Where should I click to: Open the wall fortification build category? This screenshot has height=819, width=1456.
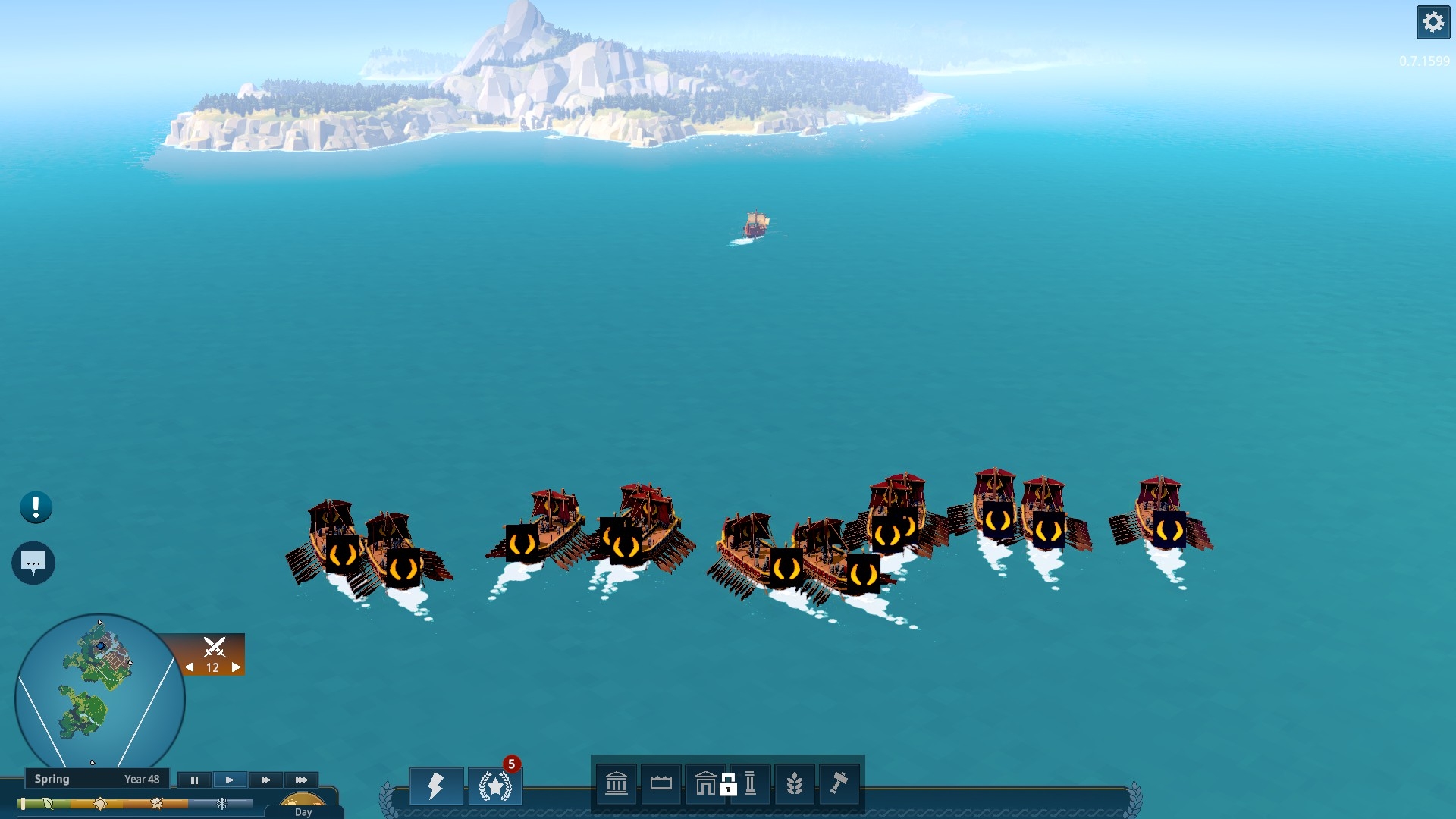coord(661,783)
